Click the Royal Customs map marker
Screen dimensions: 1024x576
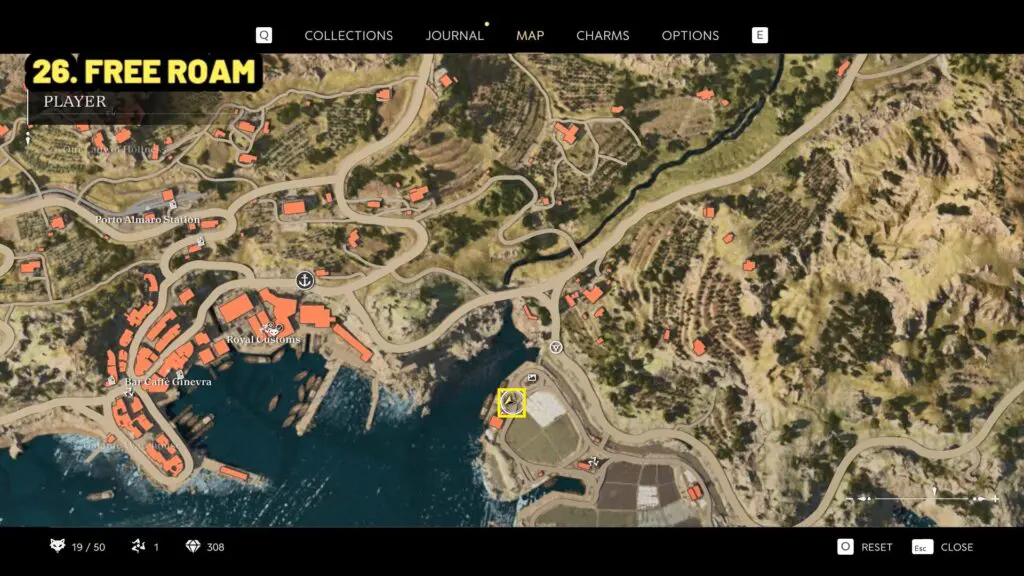(267, 329)
